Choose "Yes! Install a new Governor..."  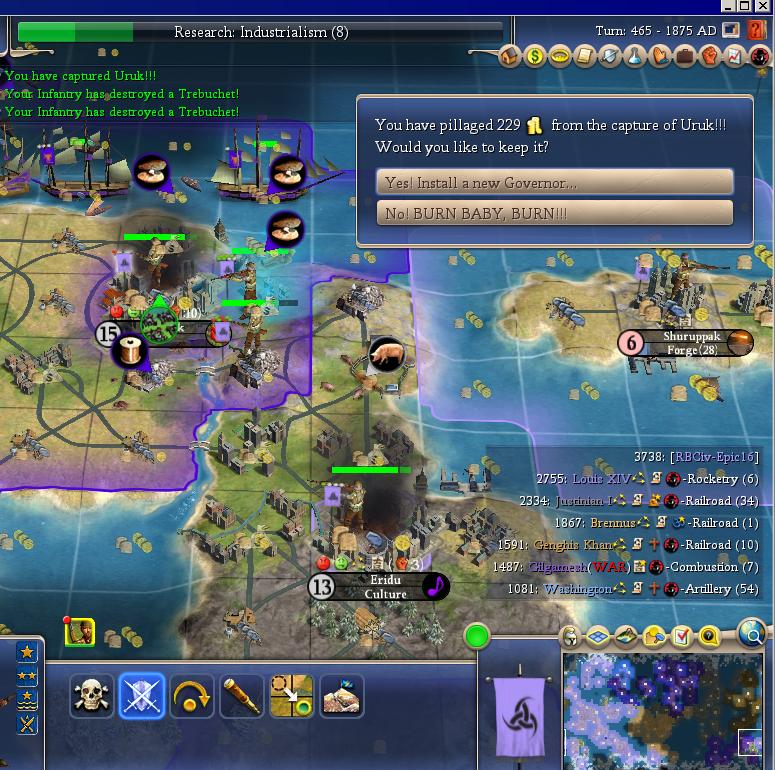554,182
